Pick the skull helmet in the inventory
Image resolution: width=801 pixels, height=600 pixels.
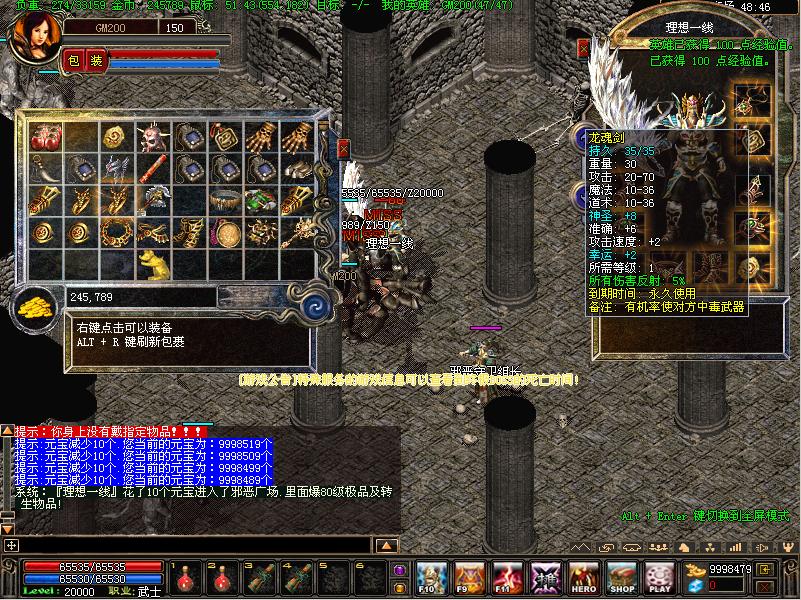(x=152, y=137)
